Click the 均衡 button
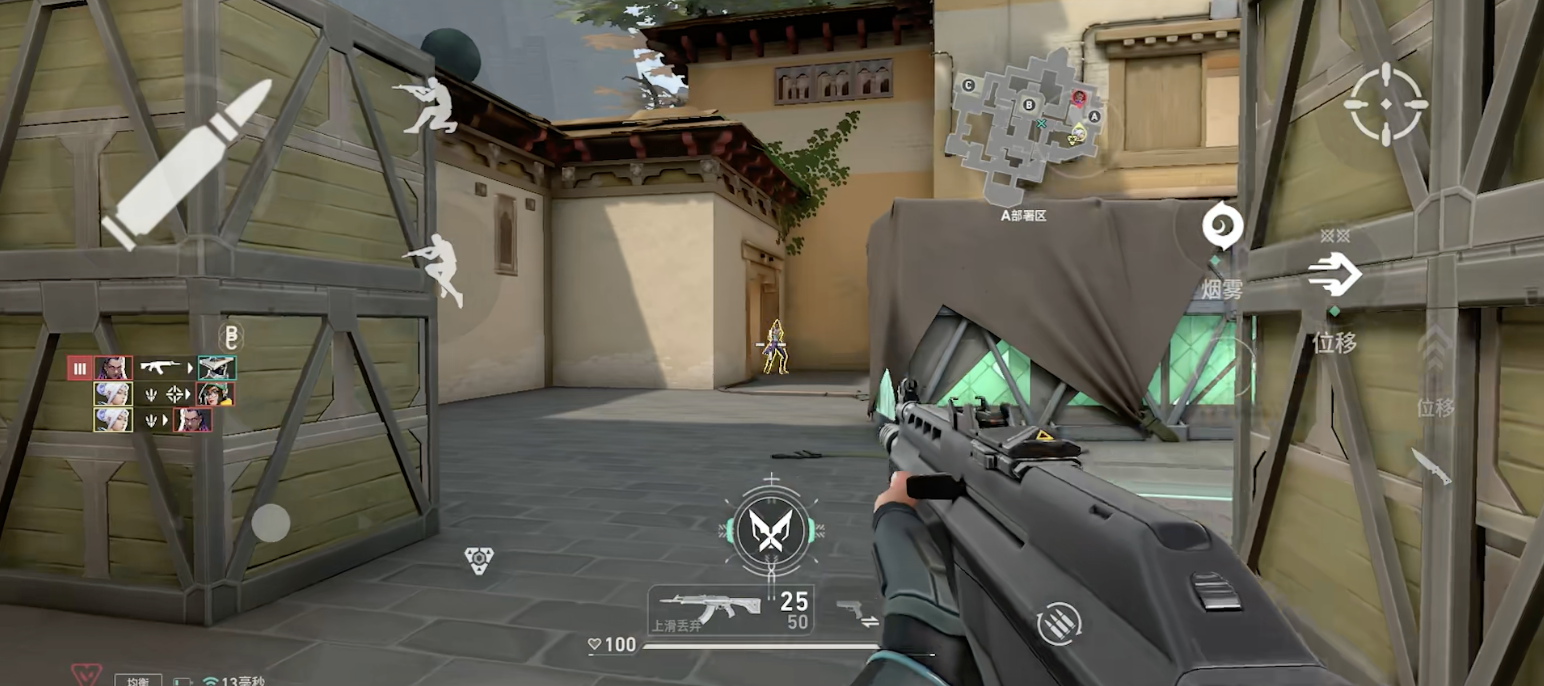The image size is (1544, 686). [x=138, y=680]
